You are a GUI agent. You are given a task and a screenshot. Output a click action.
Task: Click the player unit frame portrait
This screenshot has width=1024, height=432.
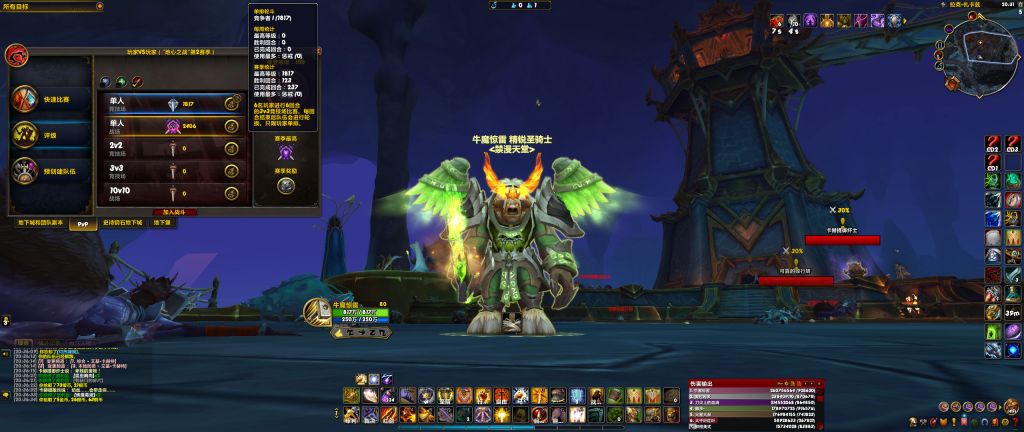point(316,314)
